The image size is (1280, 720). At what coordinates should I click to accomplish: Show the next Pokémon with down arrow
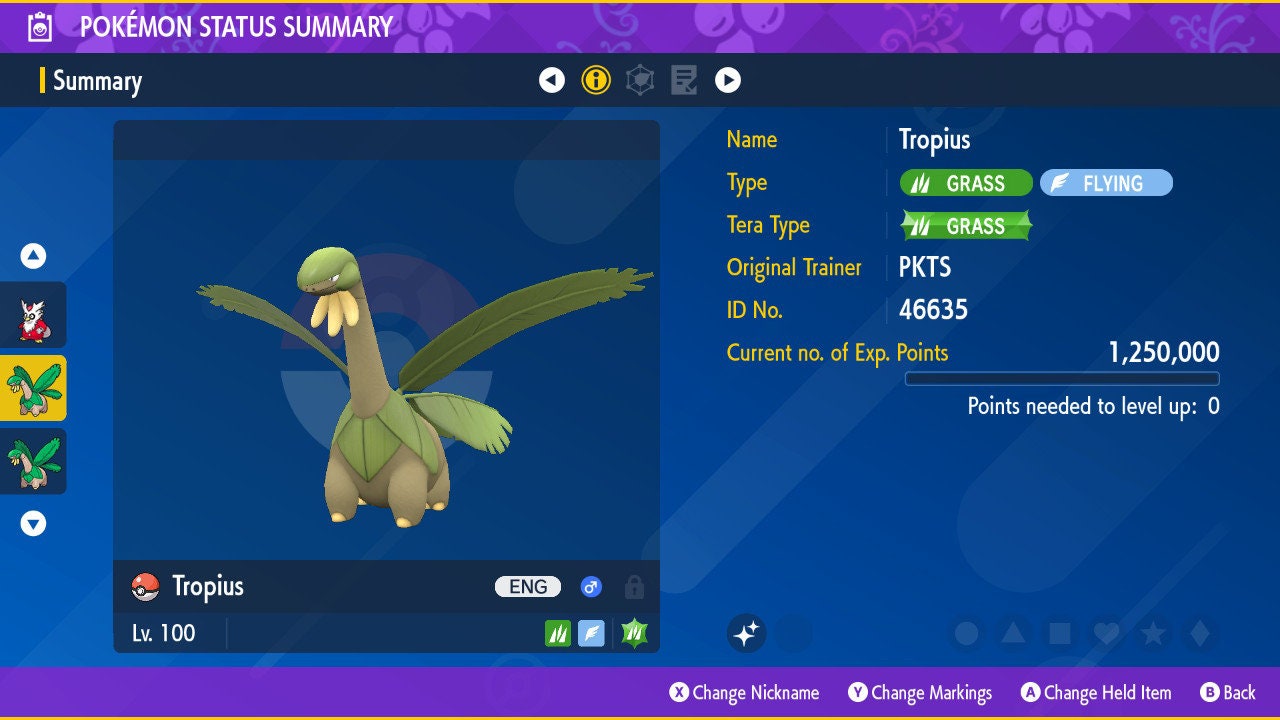pos(33,523)
